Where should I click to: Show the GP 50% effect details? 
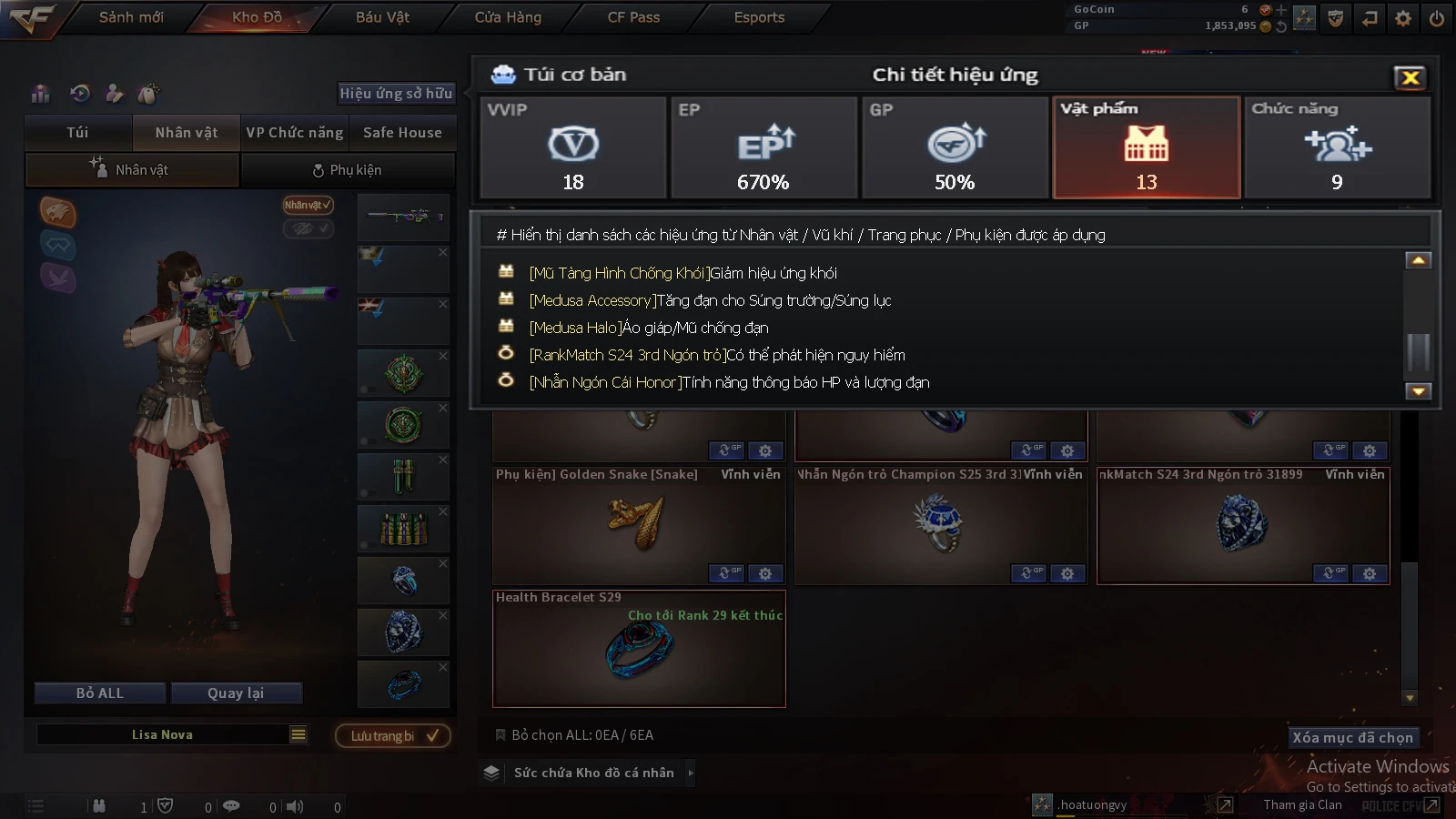(x=955, y=147)
